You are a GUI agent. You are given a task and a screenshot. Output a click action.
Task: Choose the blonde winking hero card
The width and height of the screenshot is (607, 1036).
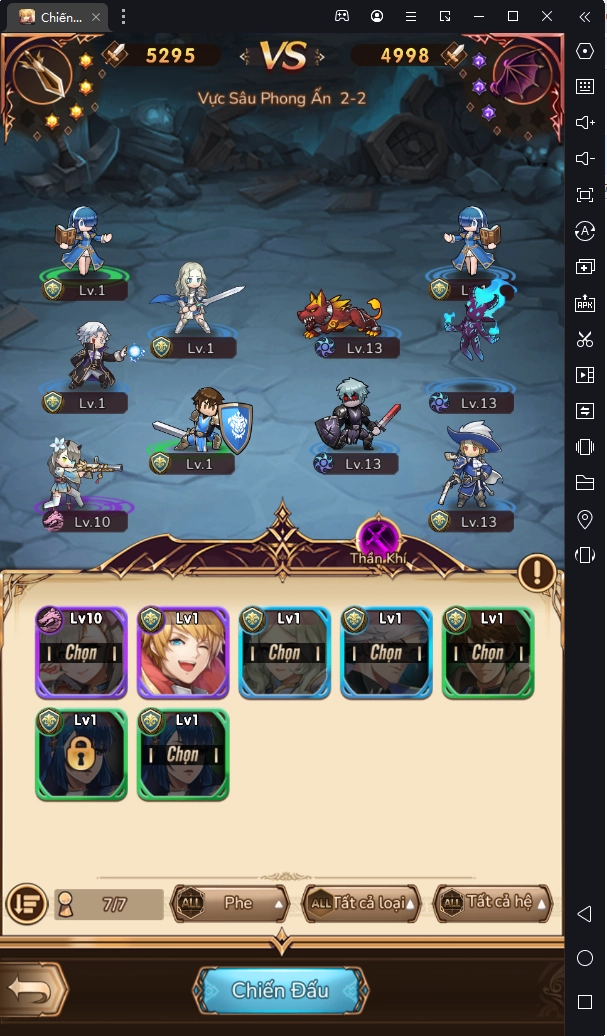point(183,652)
